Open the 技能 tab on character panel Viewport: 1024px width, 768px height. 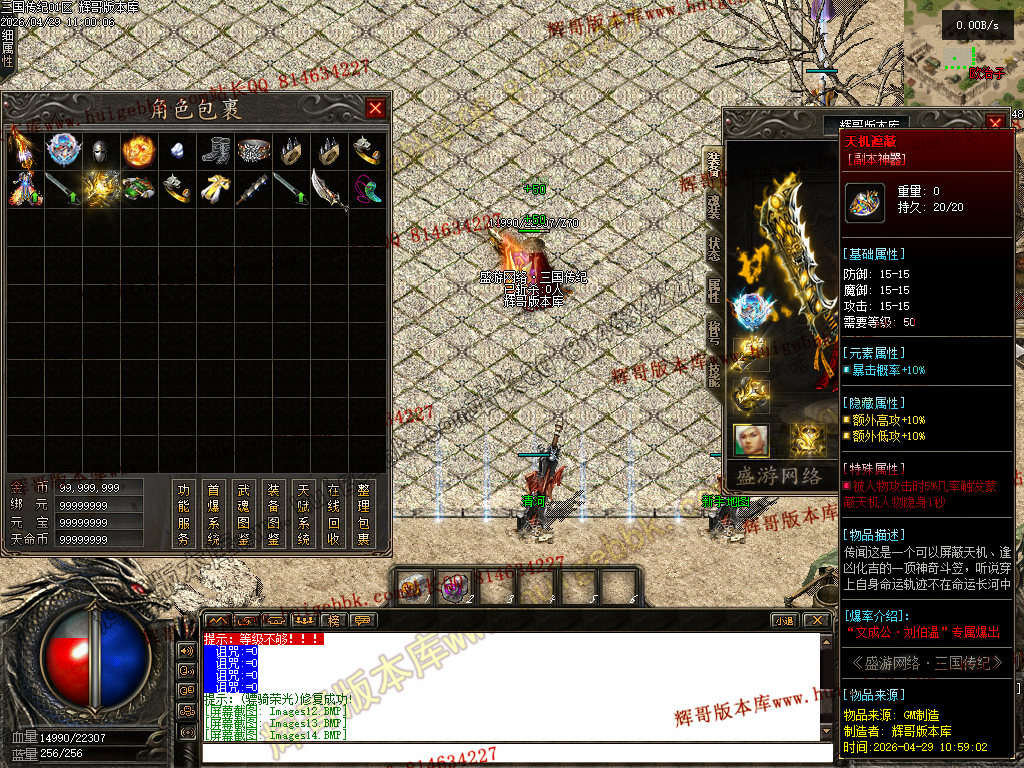click(x=713, y=375)
